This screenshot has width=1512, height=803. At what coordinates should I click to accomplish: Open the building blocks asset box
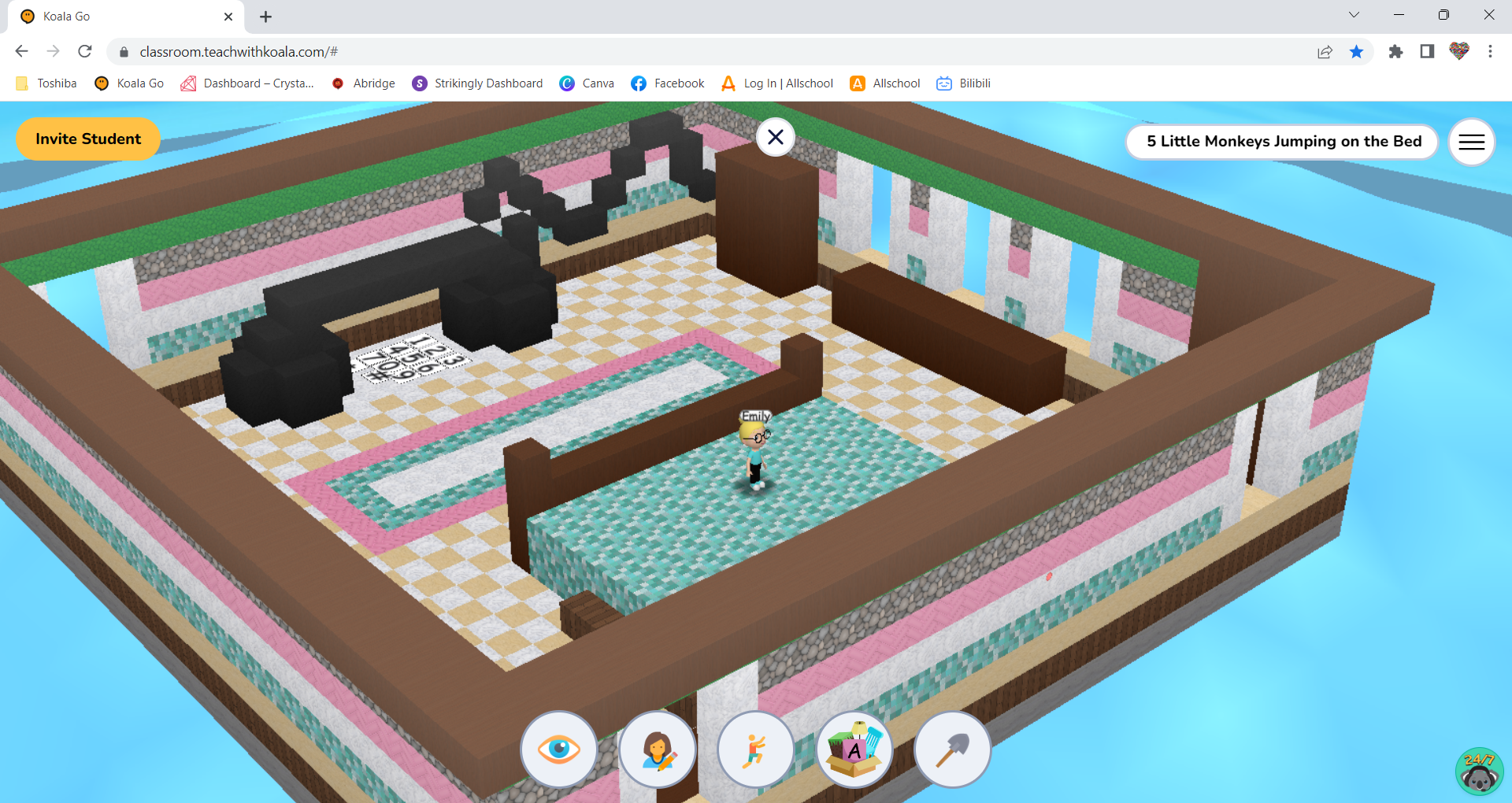click(x=854, y=749)
